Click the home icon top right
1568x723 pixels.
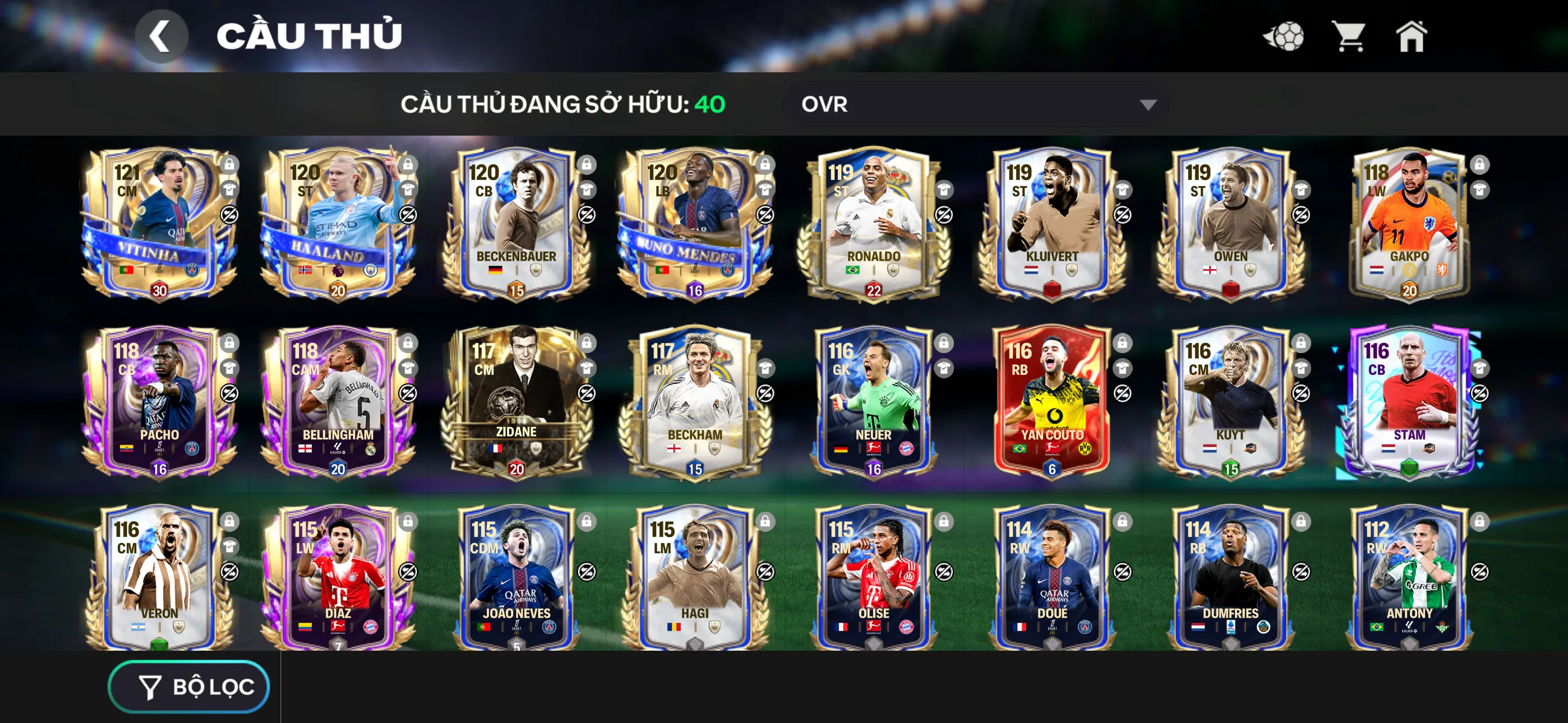click(x=1412, y=36)
